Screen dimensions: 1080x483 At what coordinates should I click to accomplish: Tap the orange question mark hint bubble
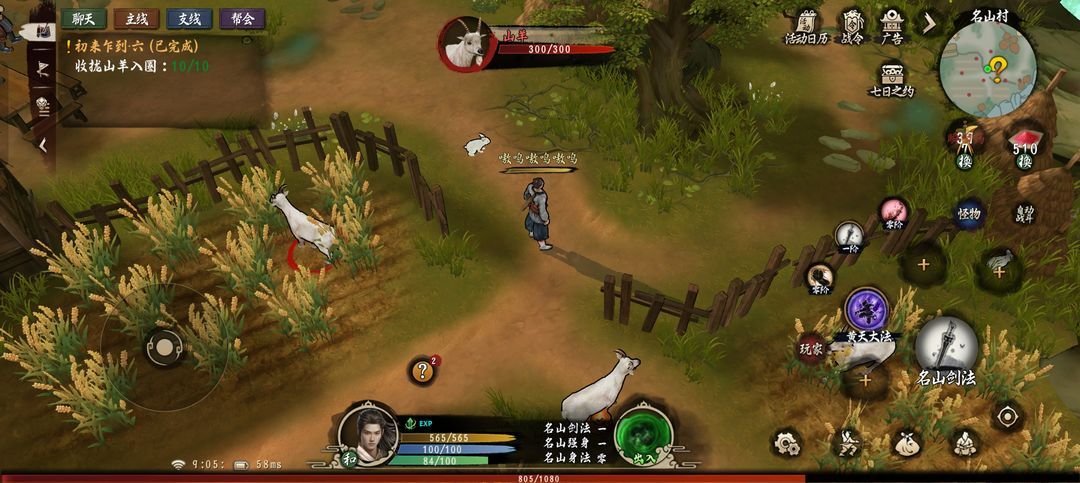(x=423, y=371)
